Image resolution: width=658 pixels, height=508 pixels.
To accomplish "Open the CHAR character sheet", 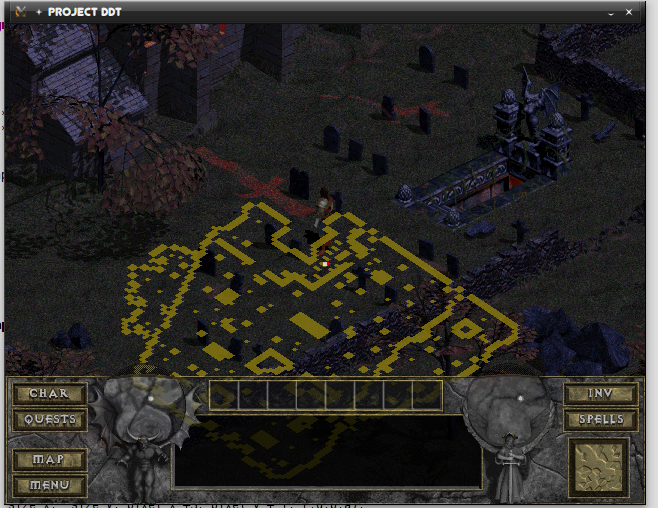I will 49,394.
